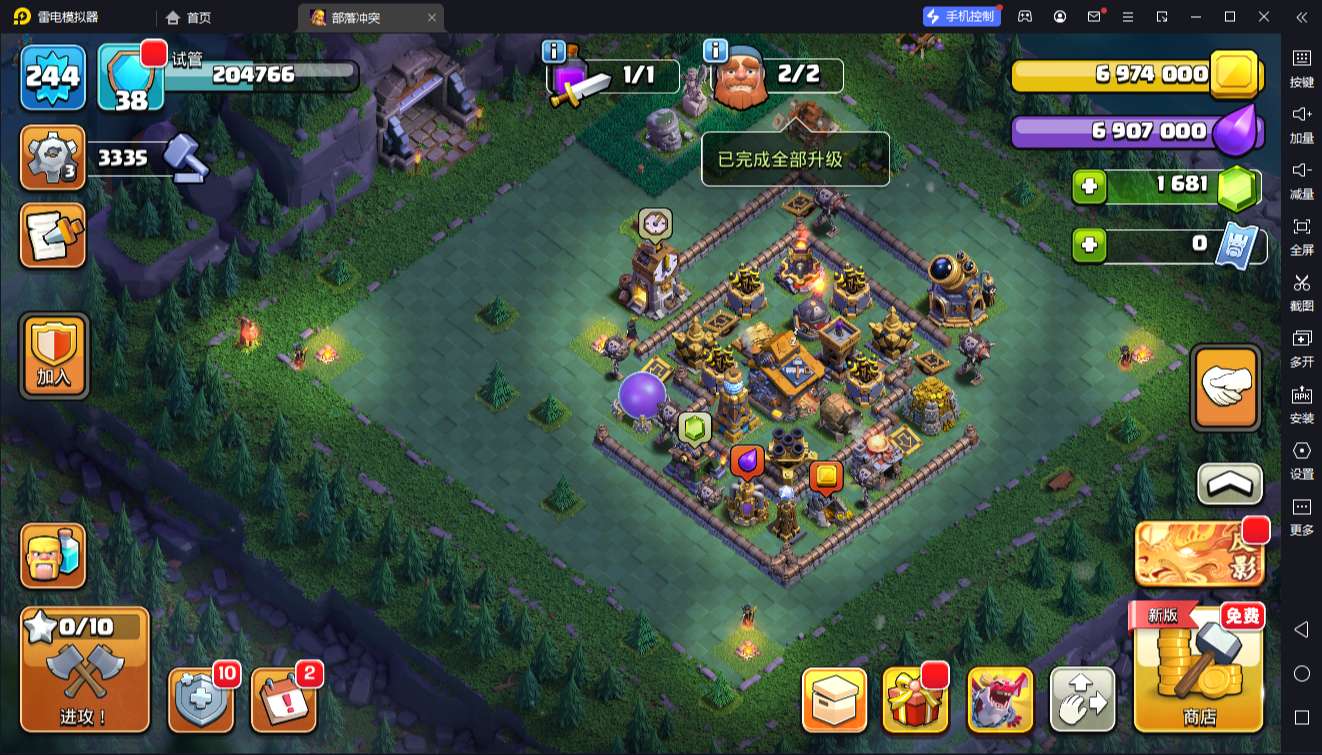
Task: Tap the blue level 244 experience badge
Action: (x=53, y=77)
